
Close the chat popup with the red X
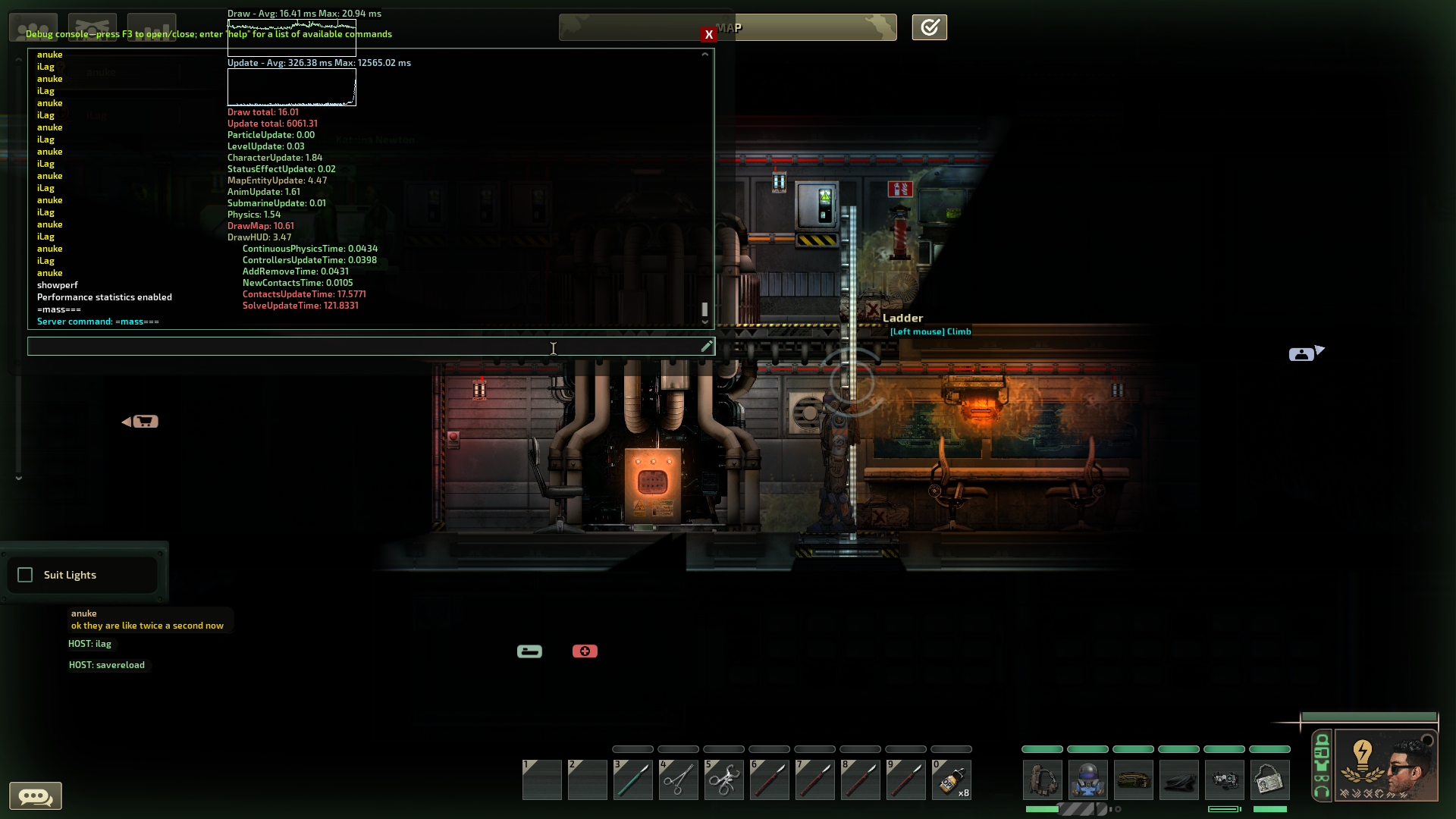click(x=708, y=35)
